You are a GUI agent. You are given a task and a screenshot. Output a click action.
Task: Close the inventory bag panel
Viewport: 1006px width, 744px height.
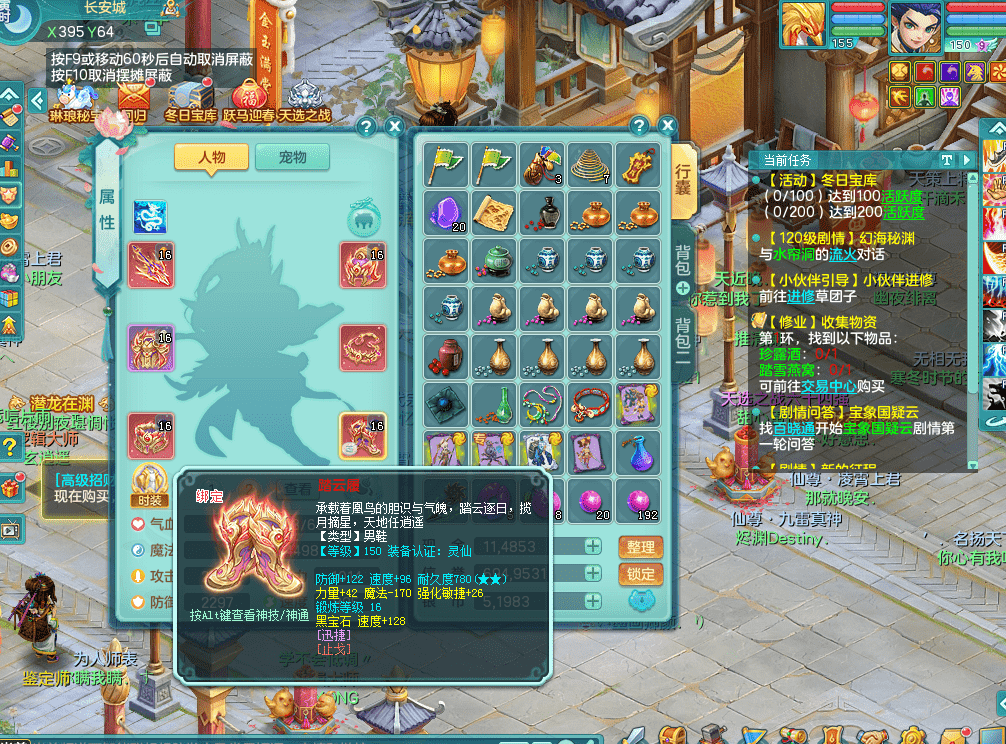coord(663,126)
